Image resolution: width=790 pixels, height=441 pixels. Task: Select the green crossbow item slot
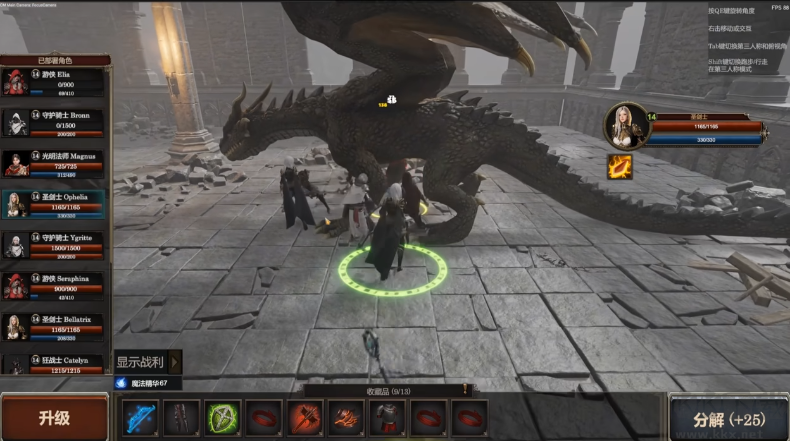223,418
